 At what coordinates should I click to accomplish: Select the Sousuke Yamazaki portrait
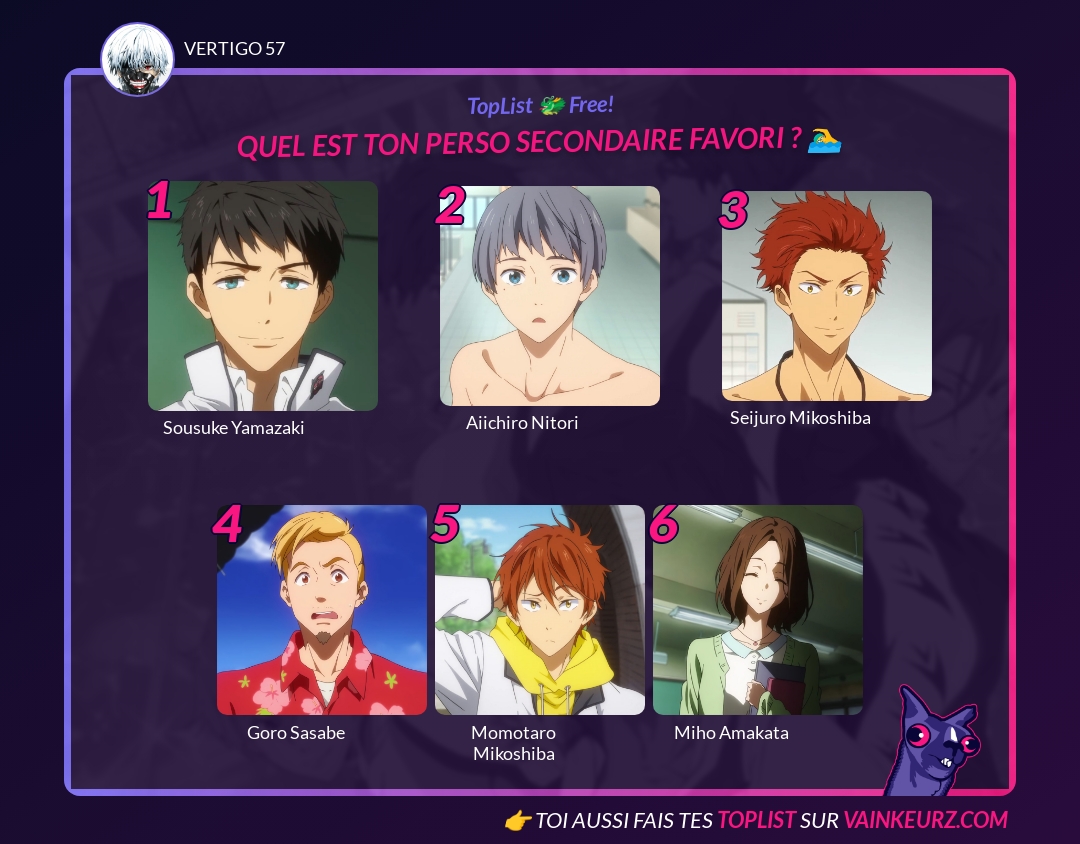tap(263, 296)
